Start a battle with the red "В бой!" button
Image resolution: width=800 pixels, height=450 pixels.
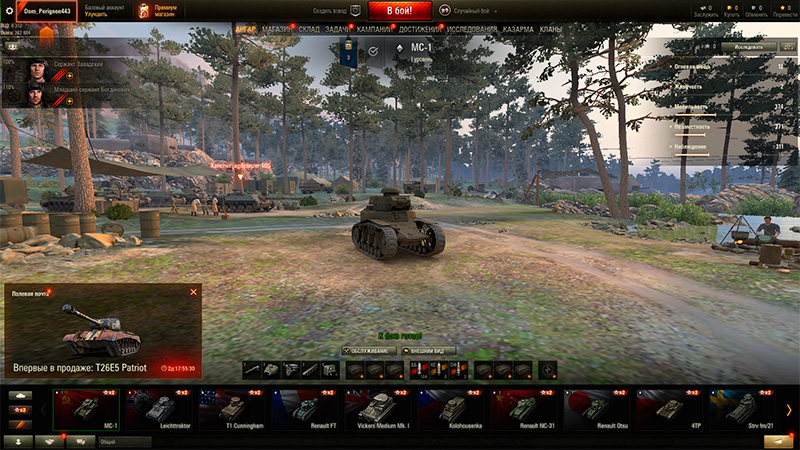click(x=400, y=11)
